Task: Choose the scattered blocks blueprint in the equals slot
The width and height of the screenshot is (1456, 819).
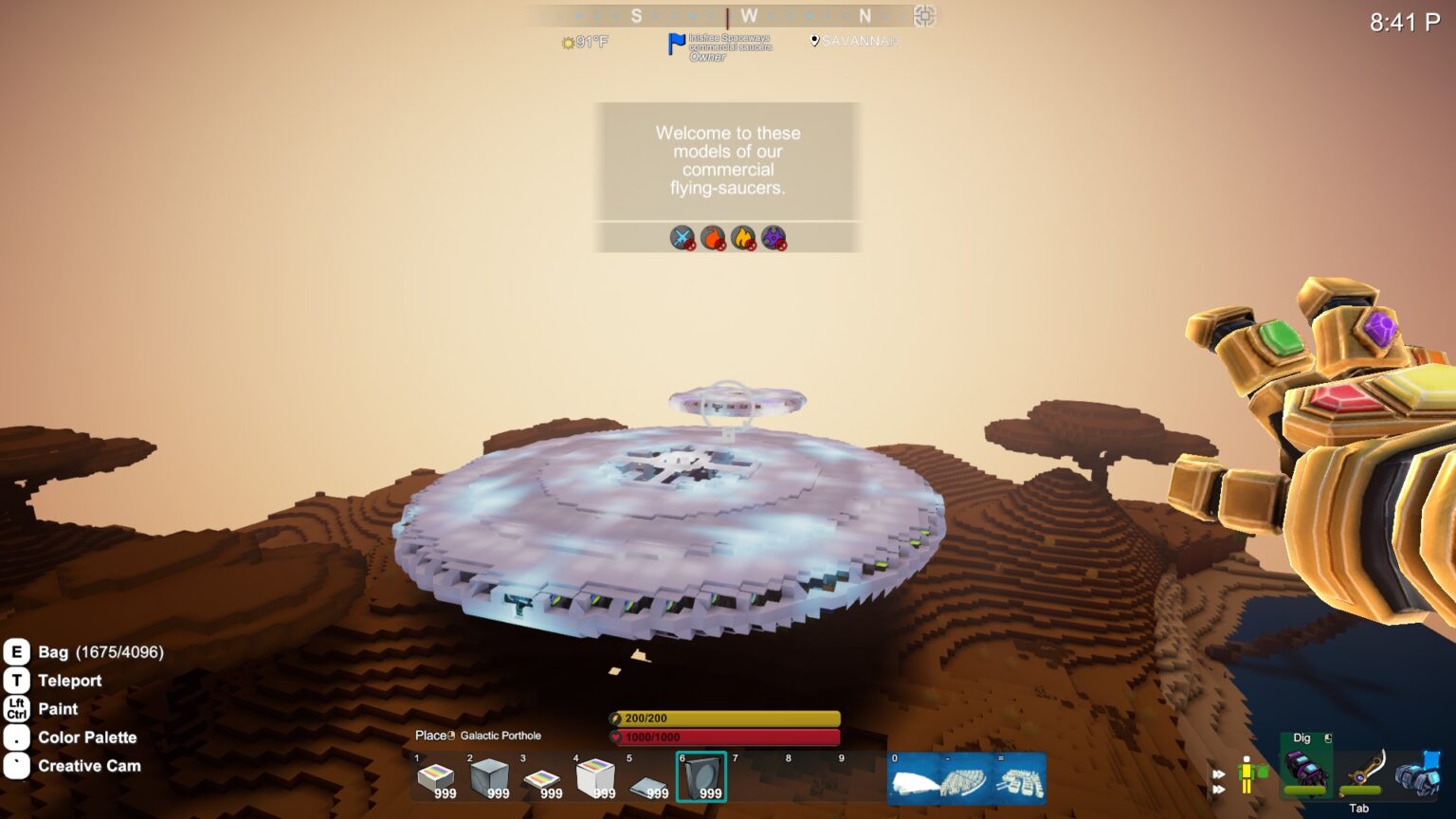Action: coord(1020,779)
